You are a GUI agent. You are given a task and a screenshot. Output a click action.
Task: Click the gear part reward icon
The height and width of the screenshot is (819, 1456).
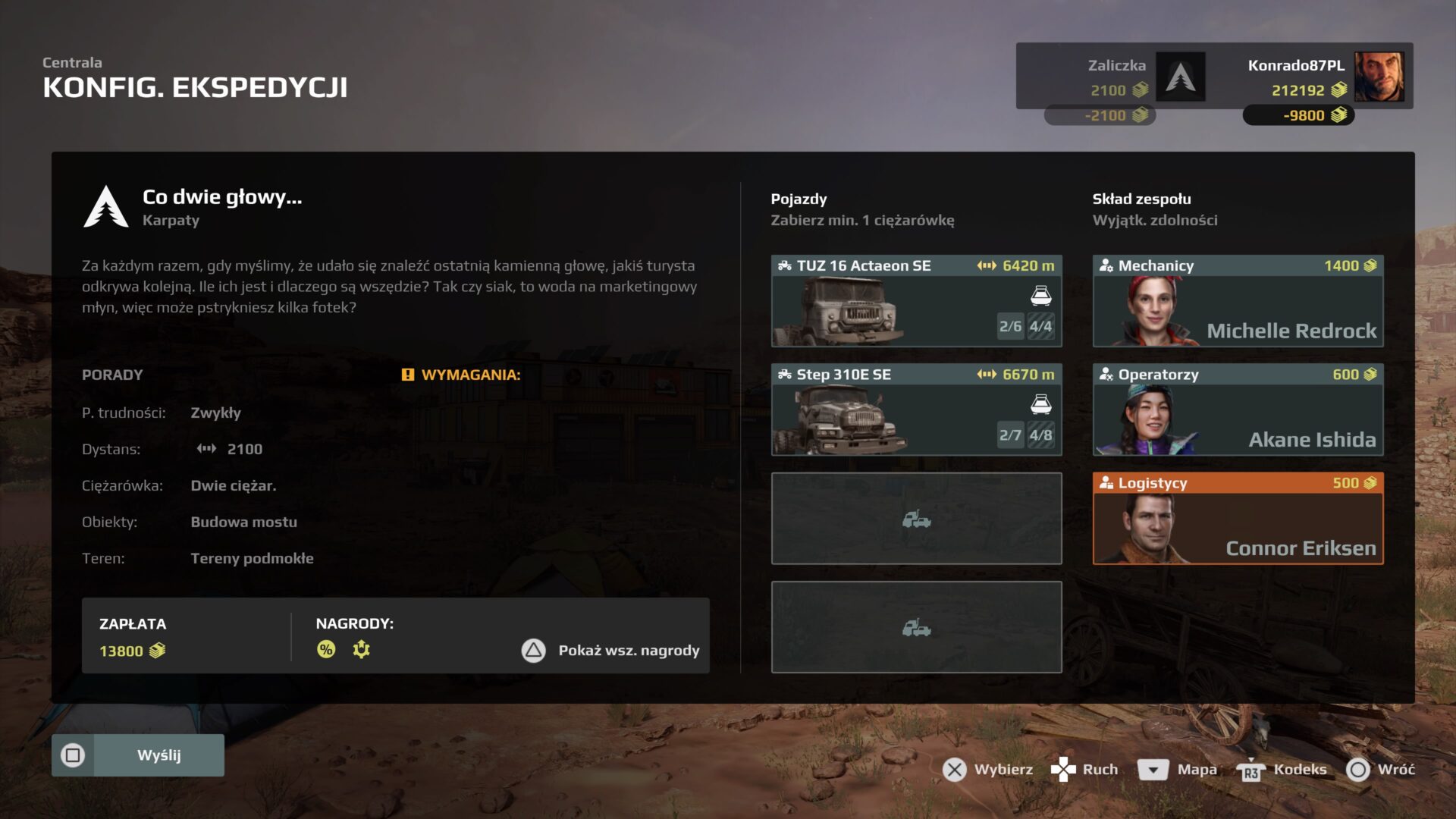tap(362, 649)
